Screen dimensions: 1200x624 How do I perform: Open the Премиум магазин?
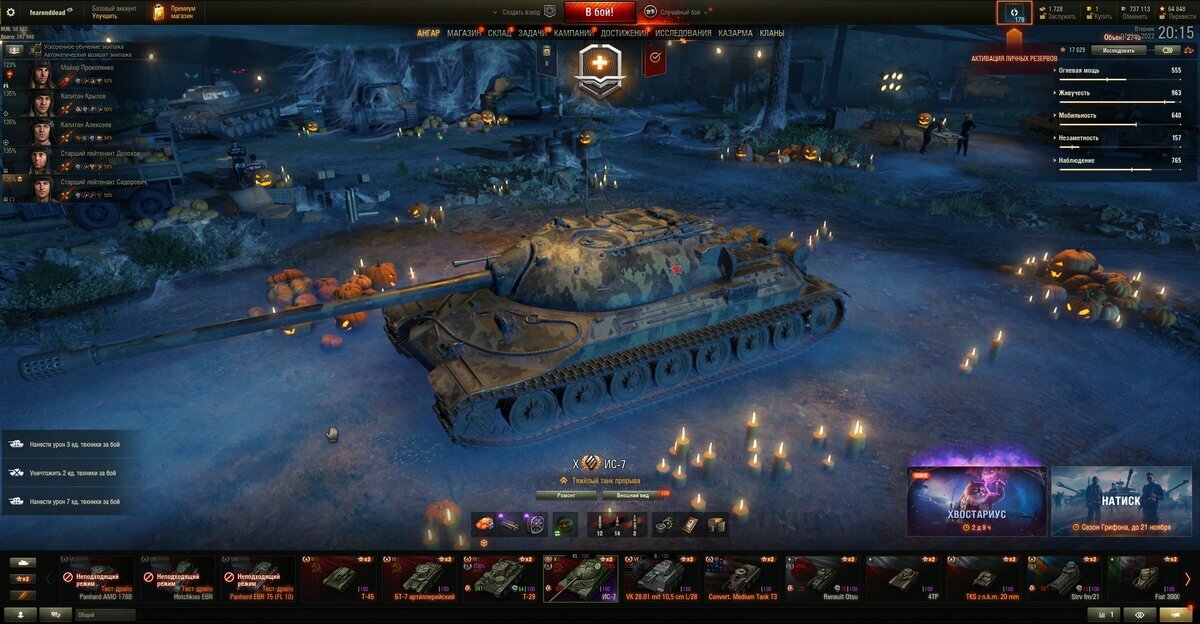click(x=174, y=12)
